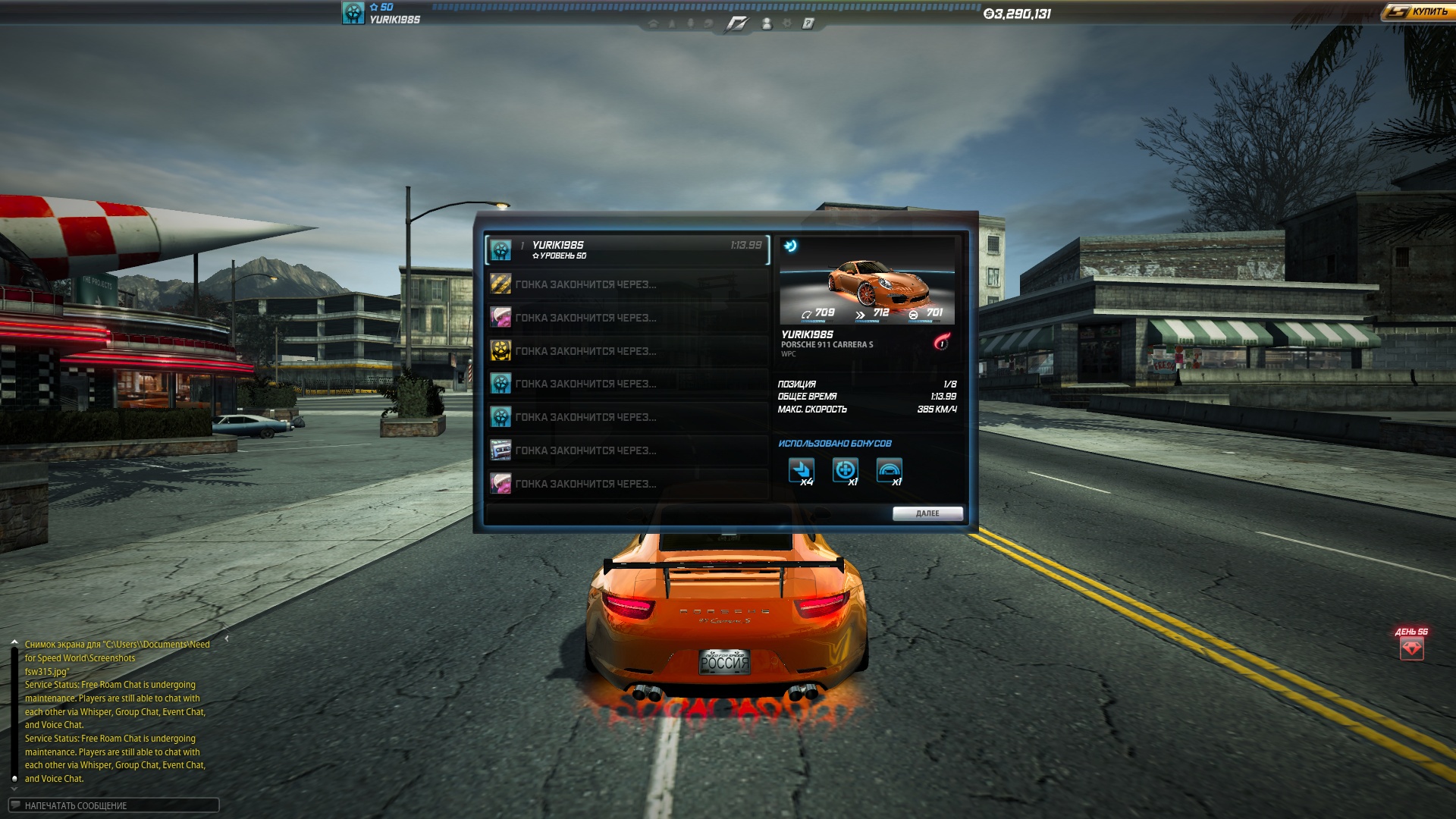Select the shield bonus icon marked x1
The image size is (1456, 819).
(x=845, y=470)
